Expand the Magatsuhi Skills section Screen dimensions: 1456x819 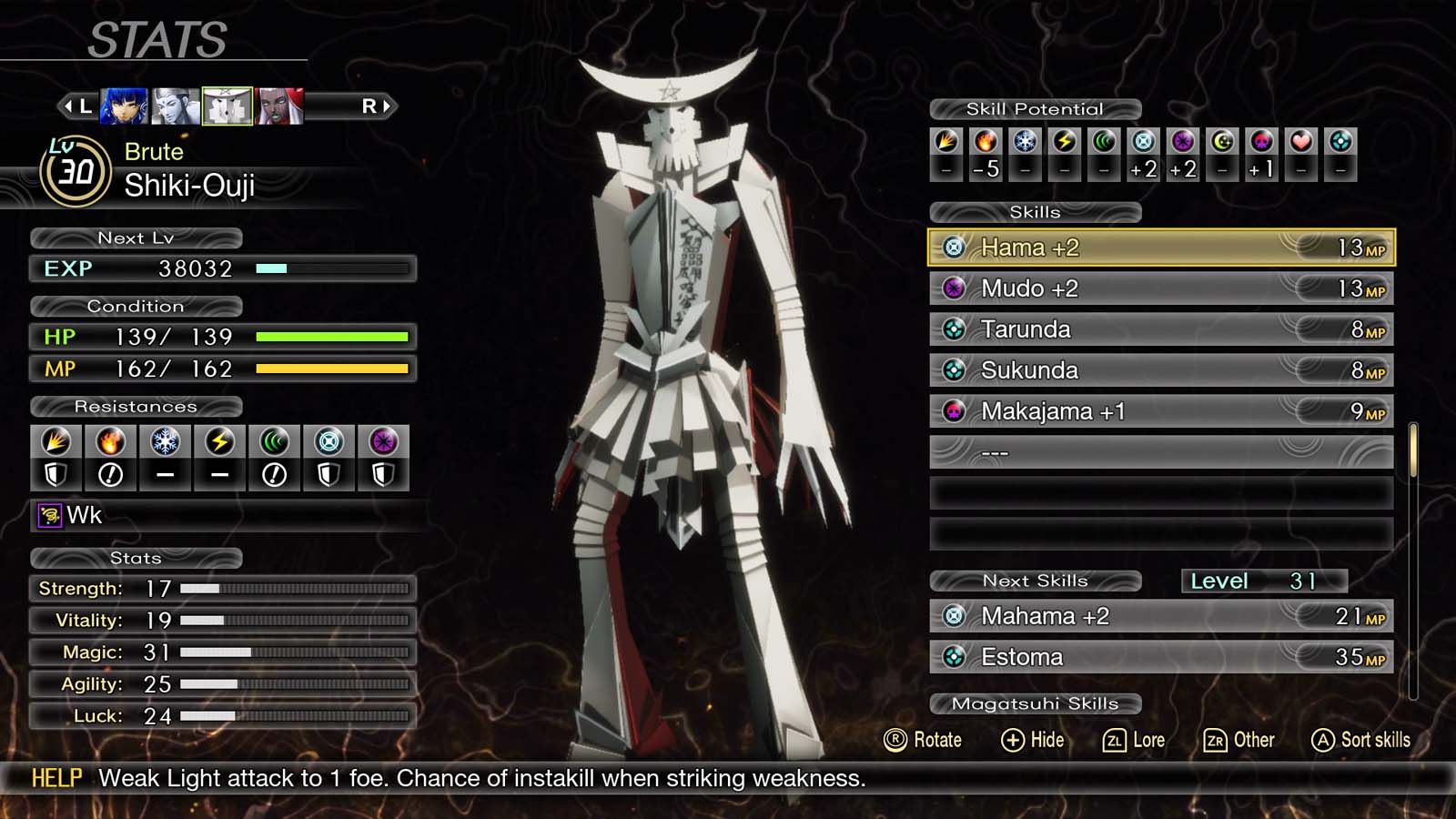point(1035,703)
